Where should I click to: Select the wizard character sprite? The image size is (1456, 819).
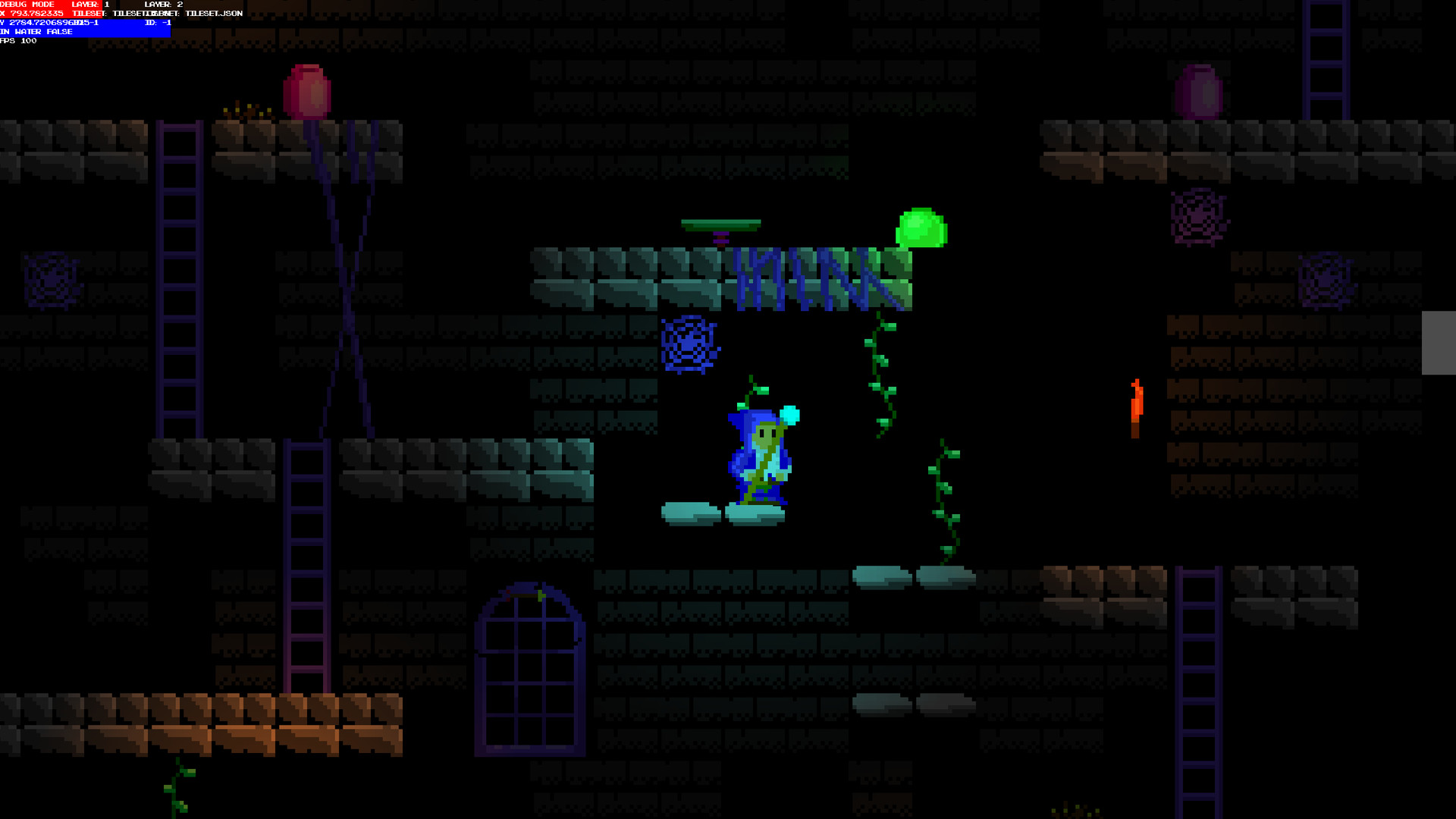[758, 455]
